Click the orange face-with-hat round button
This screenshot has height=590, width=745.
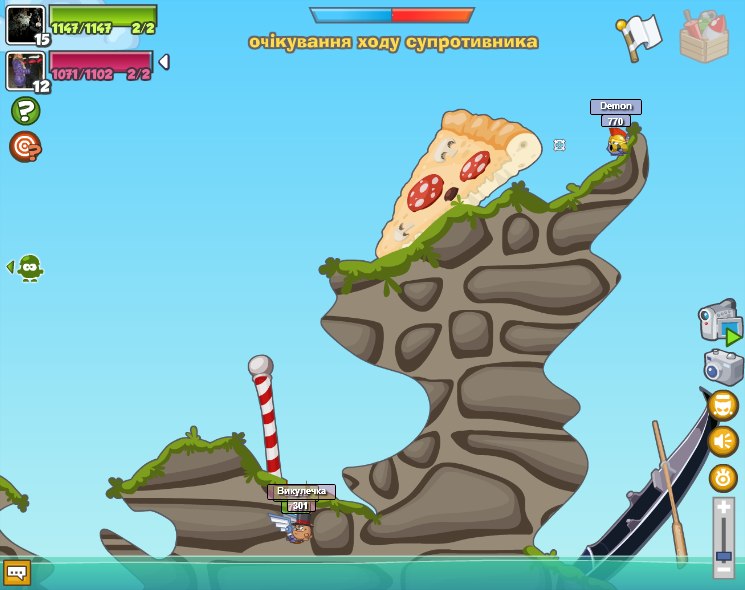[723, 405]
